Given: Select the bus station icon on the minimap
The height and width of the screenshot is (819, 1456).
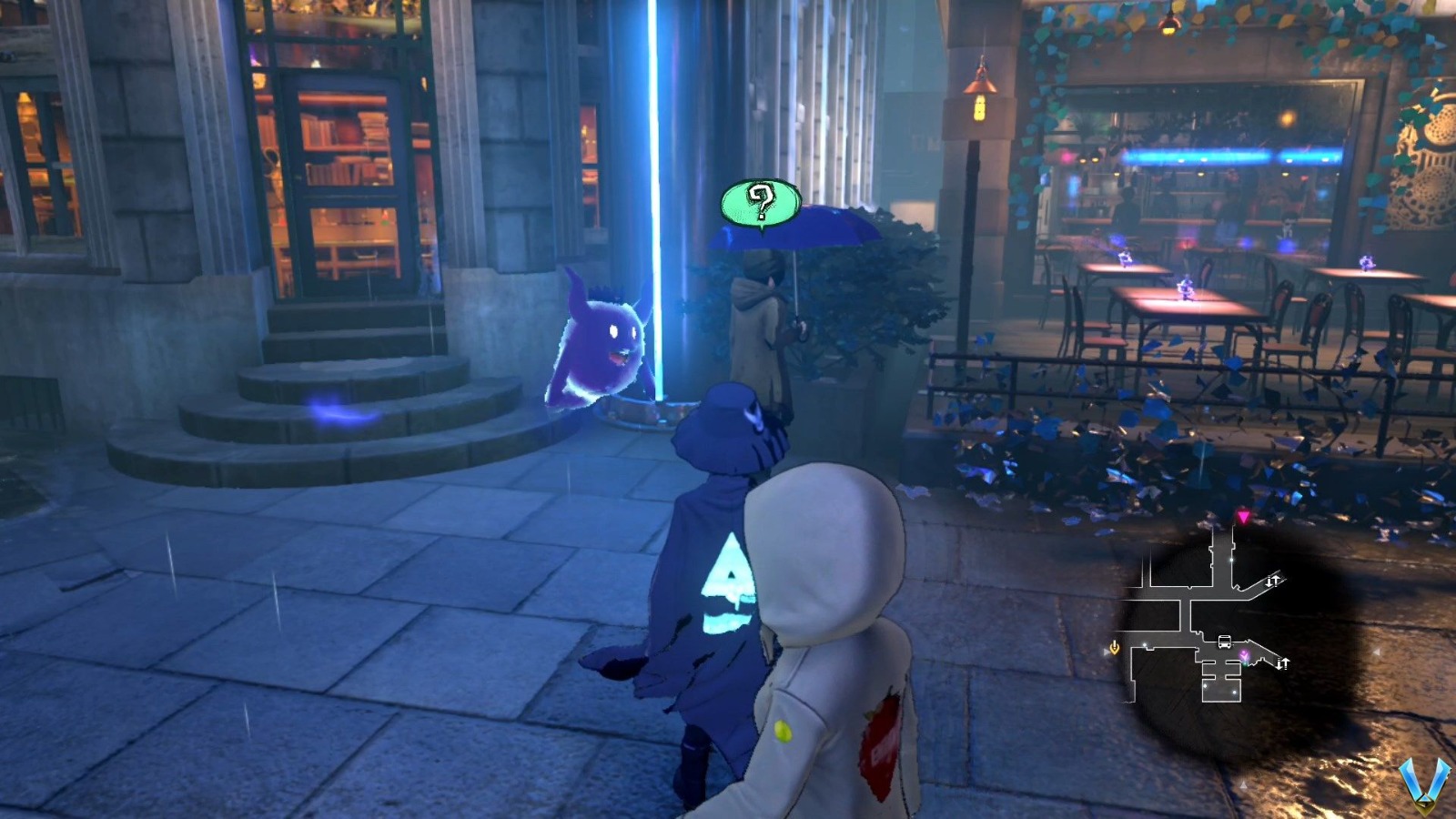Looking at the screenshot, I should coord(1223,642).
